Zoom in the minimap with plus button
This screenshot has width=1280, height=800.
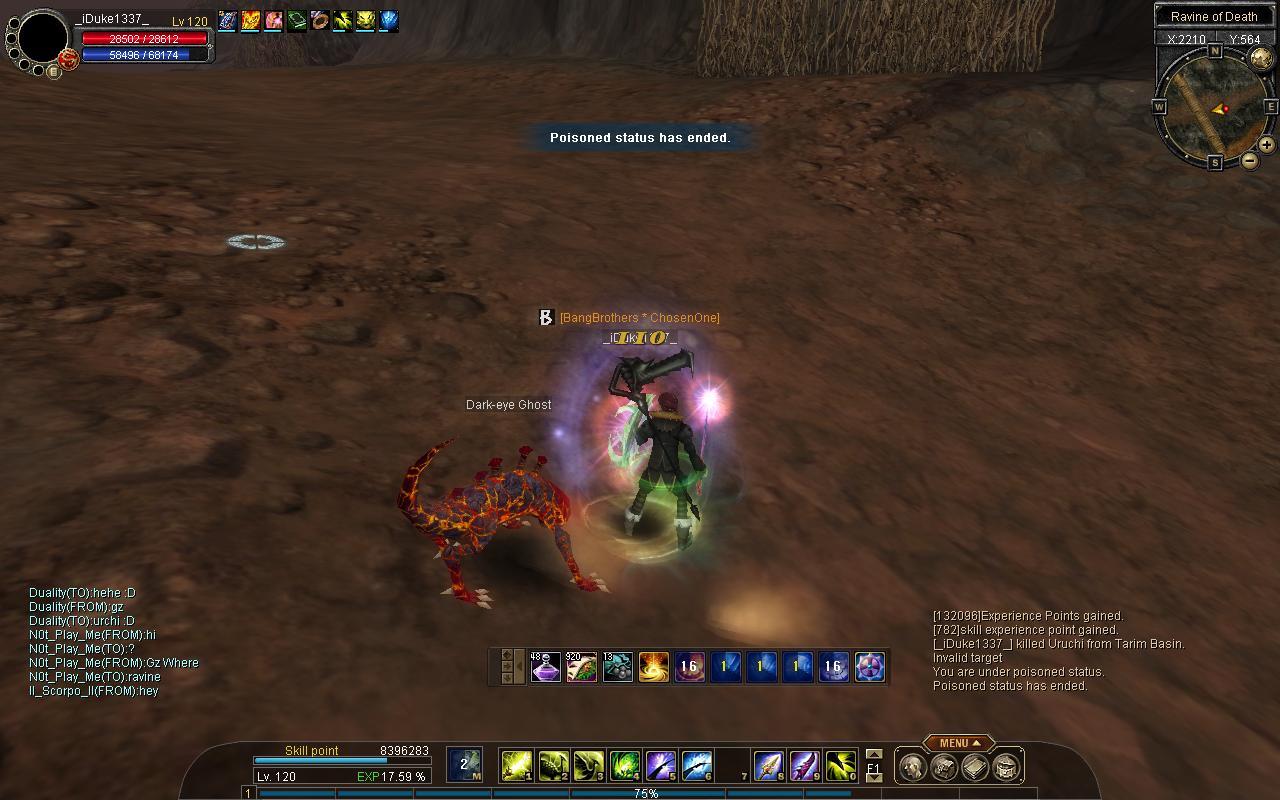[x=1266, y=145]
